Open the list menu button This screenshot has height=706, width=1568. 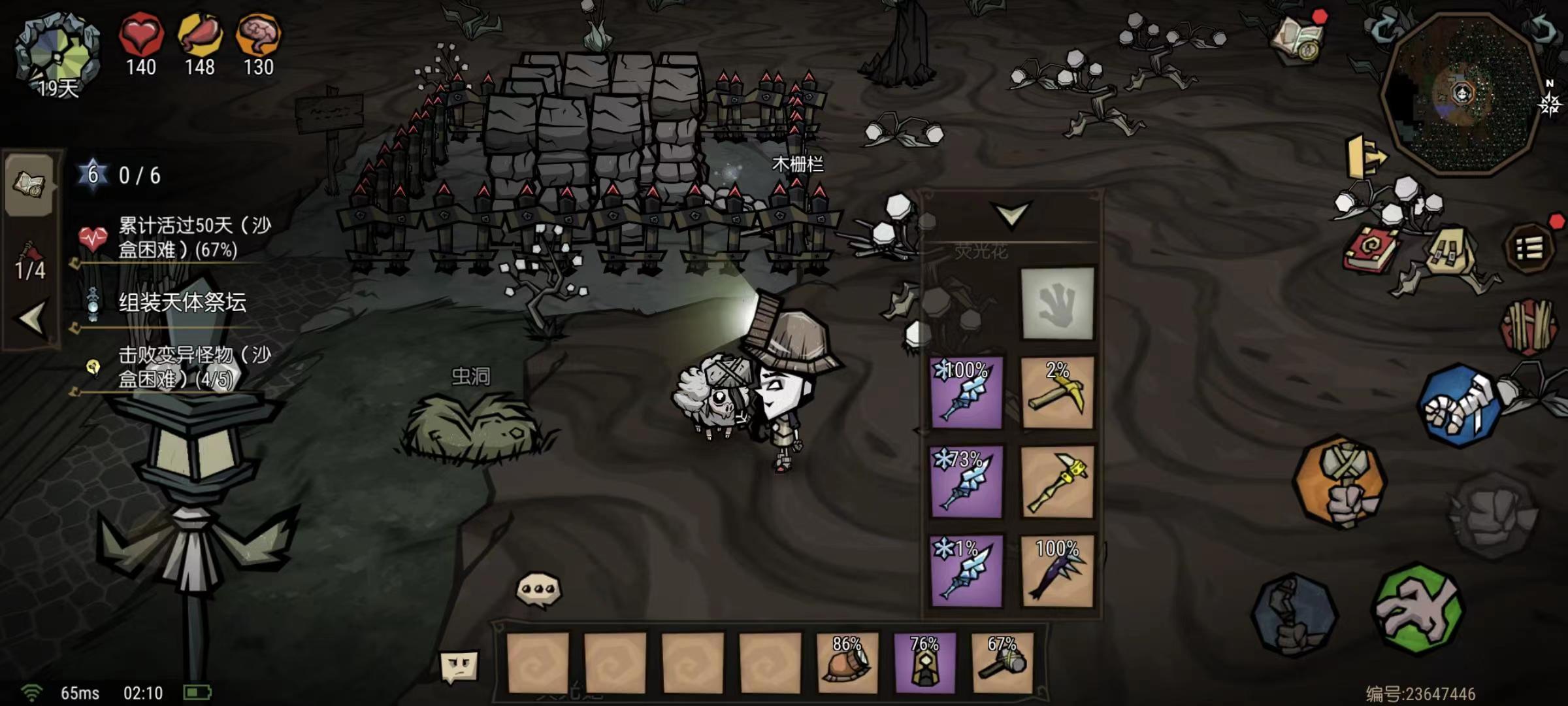click(1529, 248)
